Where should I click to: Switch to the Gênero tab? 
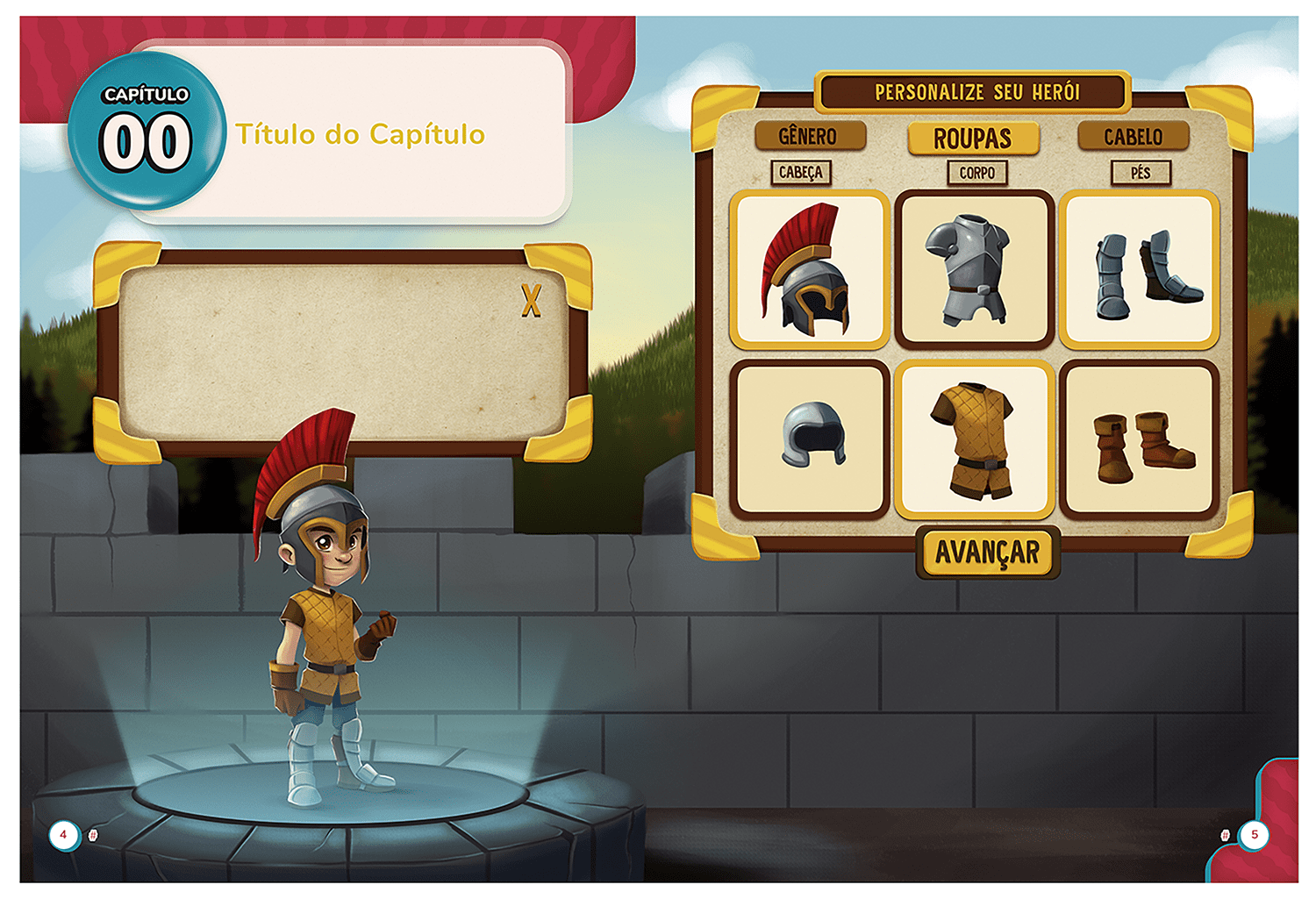point(809,136)
